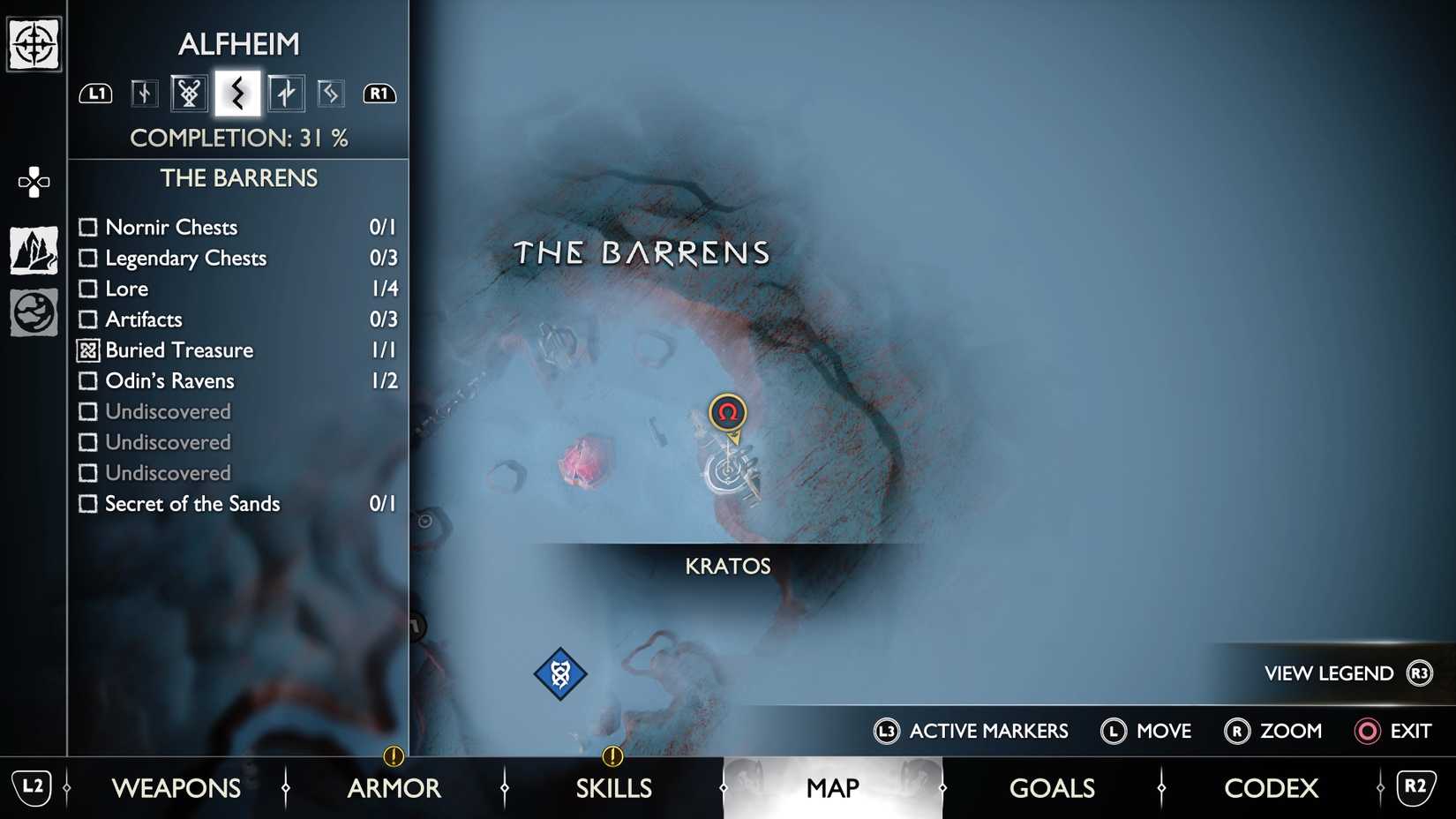The height and width of the screenshot is (819, 1456).
Task: Click the globe realm icon in the sidebar
Action: click(x=33, y=312)
